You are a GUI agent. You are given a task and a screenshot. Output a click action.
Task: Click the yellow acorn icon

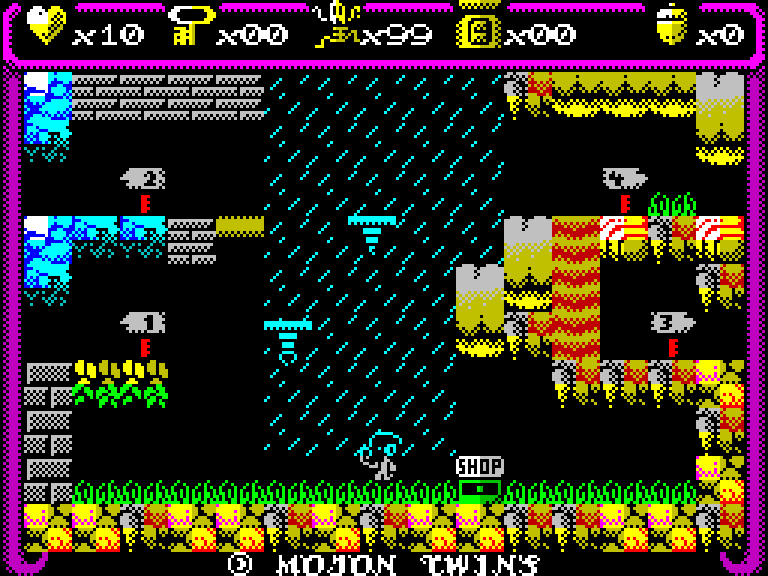670,25
